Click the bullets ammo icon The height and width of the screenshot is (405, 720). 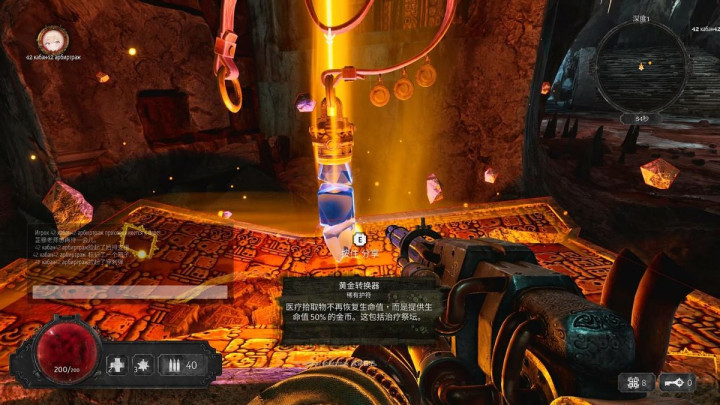(x=173, y=365)
